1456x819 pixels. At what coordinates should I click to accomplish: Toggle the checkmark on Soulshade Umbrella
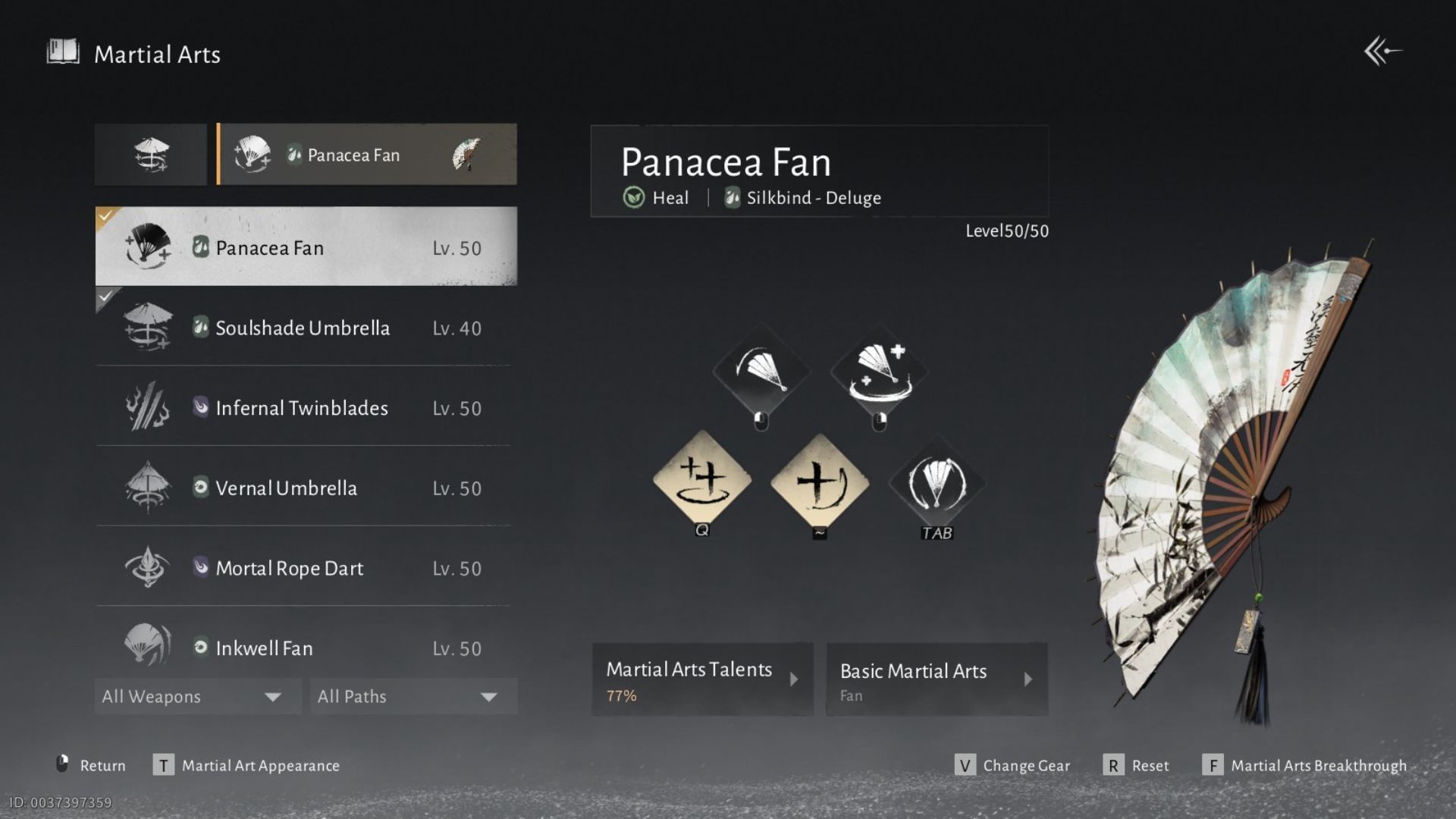click(104, 298)
